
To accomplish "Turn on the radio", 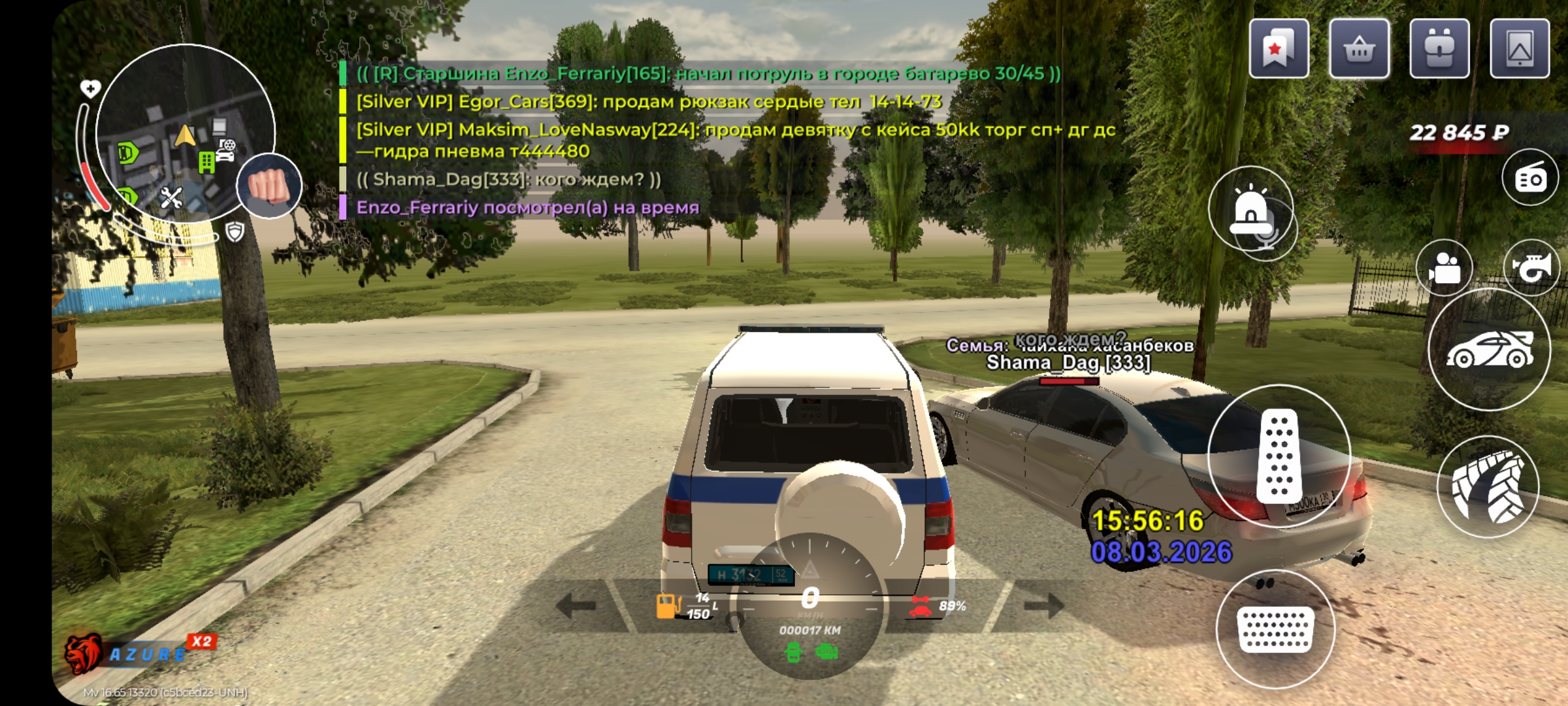I will 1530,178.
